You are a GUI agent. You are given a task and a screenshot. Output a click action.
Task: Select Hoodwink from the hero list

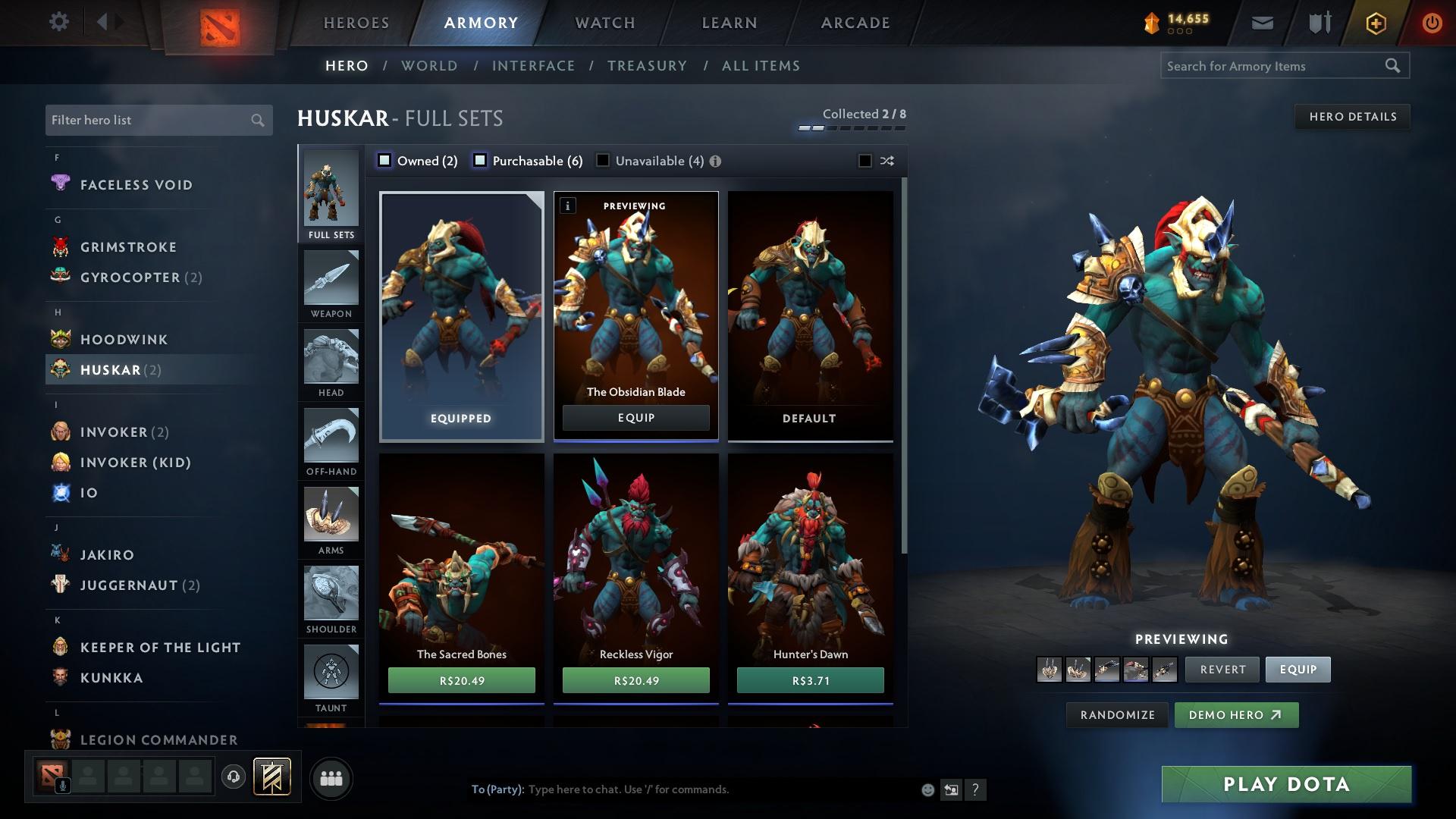(124, 339)
